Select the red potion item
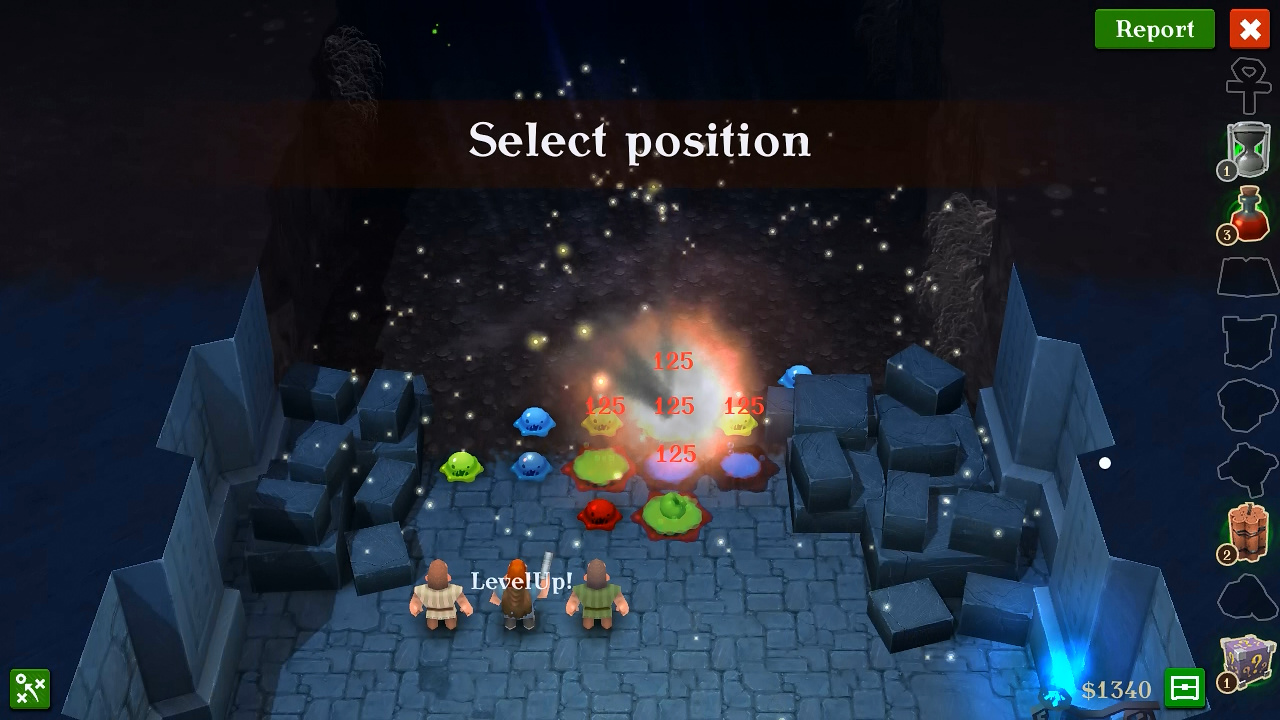Image resolution: width=1280 pixels, height=720 pixels. [x=1248, y=214]
